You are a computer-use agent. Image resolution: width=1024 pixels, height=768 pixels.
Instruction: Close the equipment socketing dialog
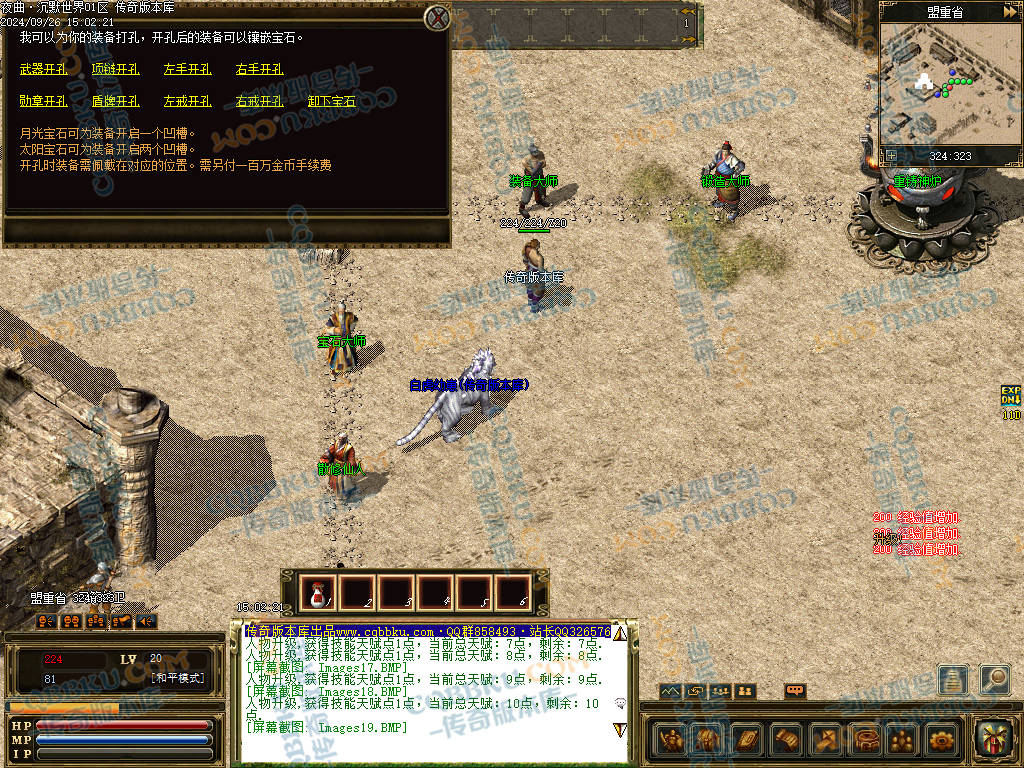coord(437,17)
